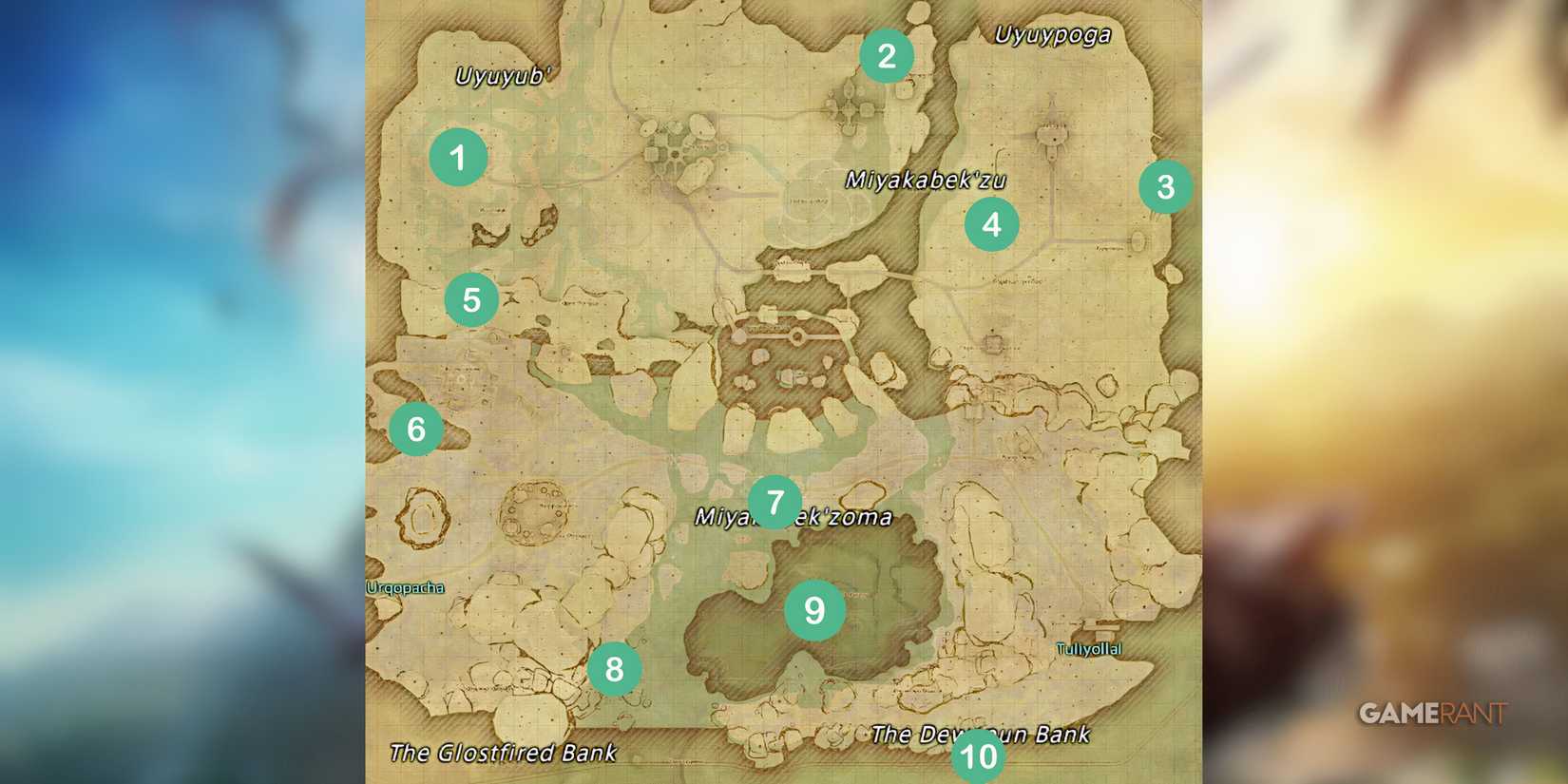Screen dimensions: 1568x784
Task: Open marker 8 in the southwest area
Action: pos(615,669)
